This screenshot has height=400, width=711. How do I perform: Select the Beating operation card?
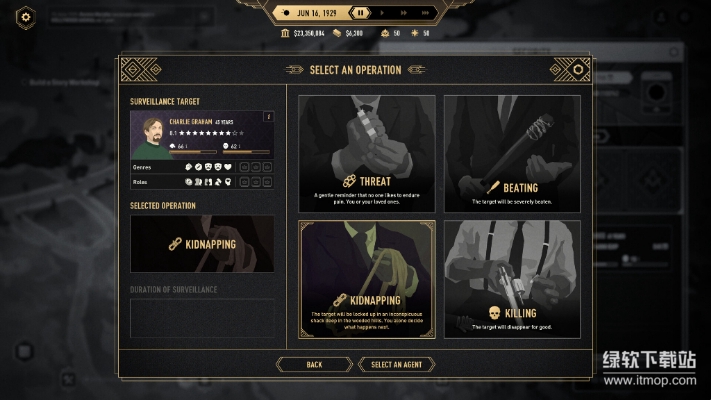click(512, 153)
